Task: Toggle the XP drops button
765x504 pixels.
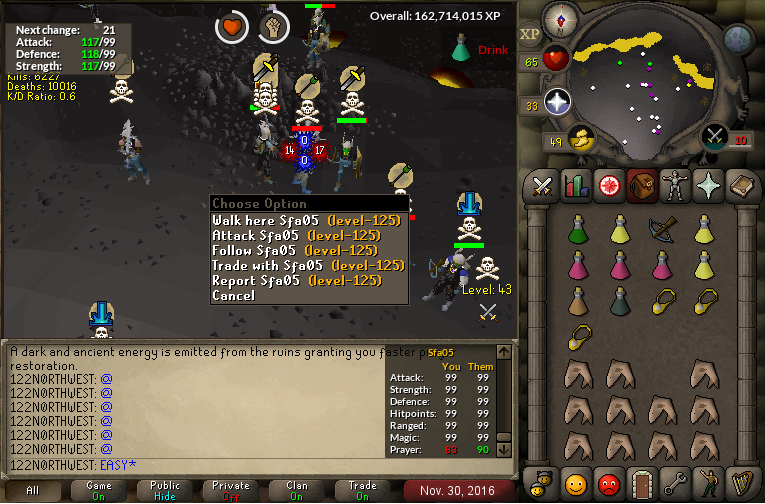Action: [x=529, y=35]
